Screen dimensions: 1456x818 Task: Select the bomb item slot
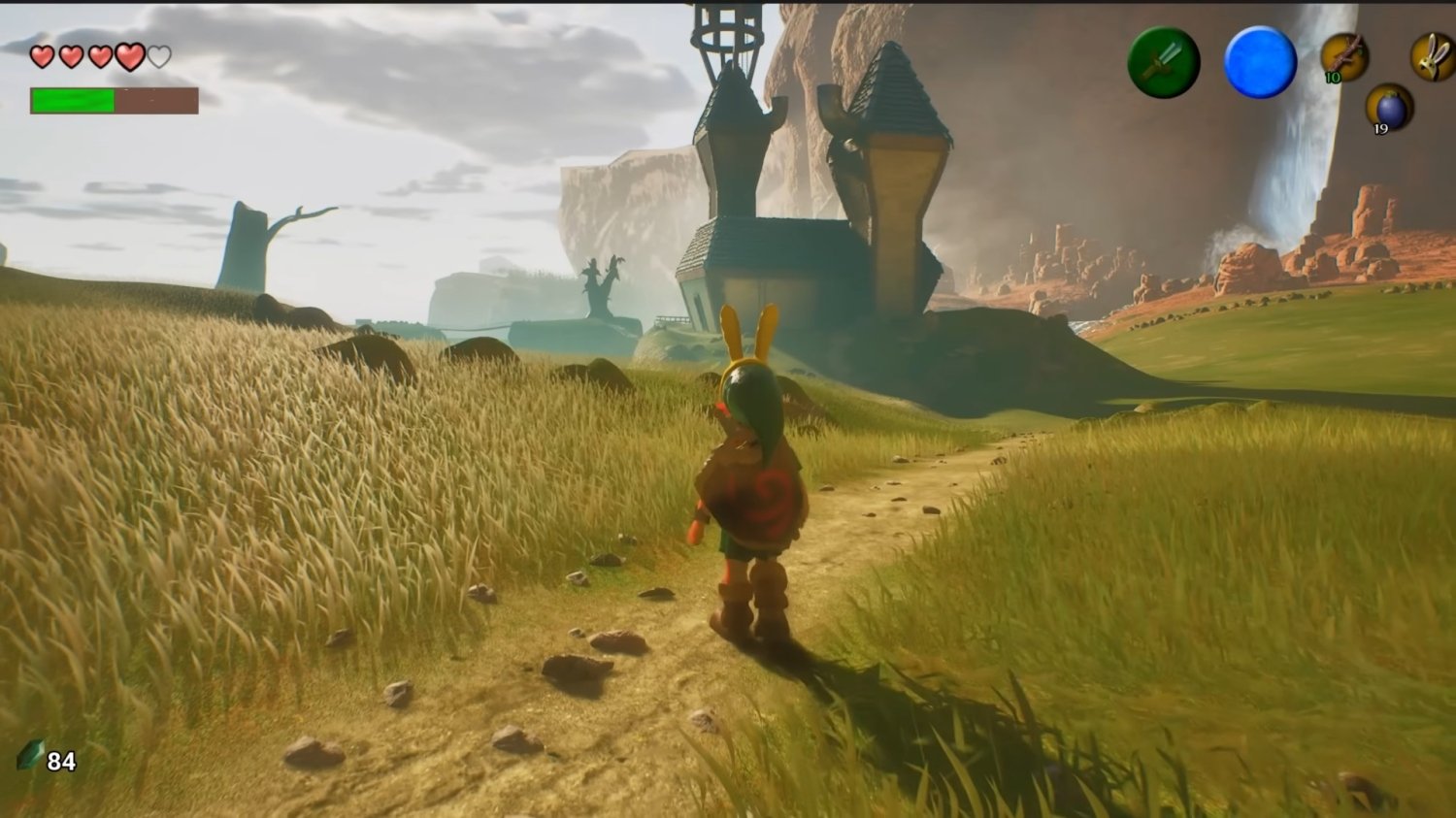pyautogui.click(x=1389, y=107)
